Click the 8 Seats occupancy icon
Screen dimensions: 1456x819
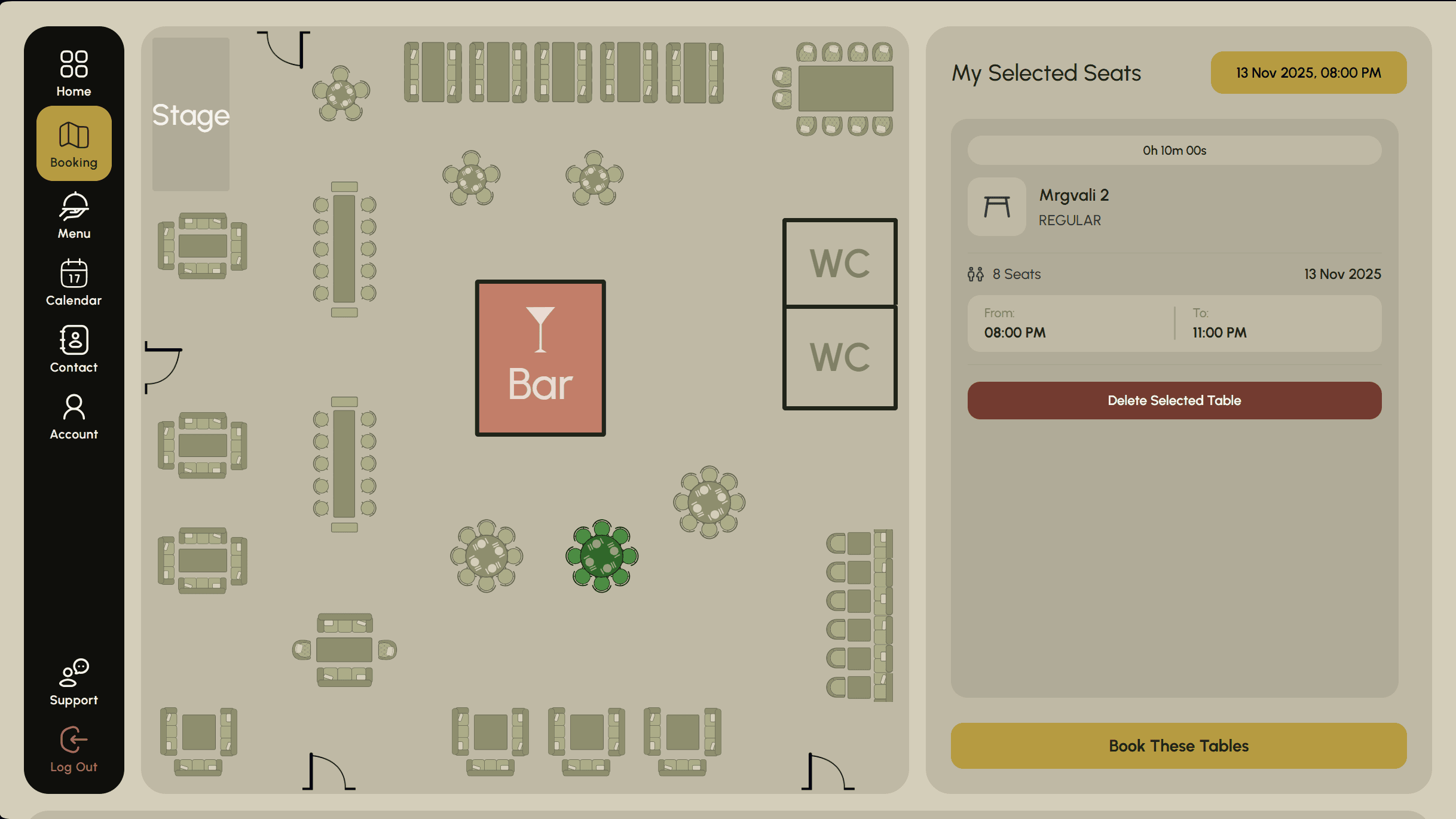[975, 274]
